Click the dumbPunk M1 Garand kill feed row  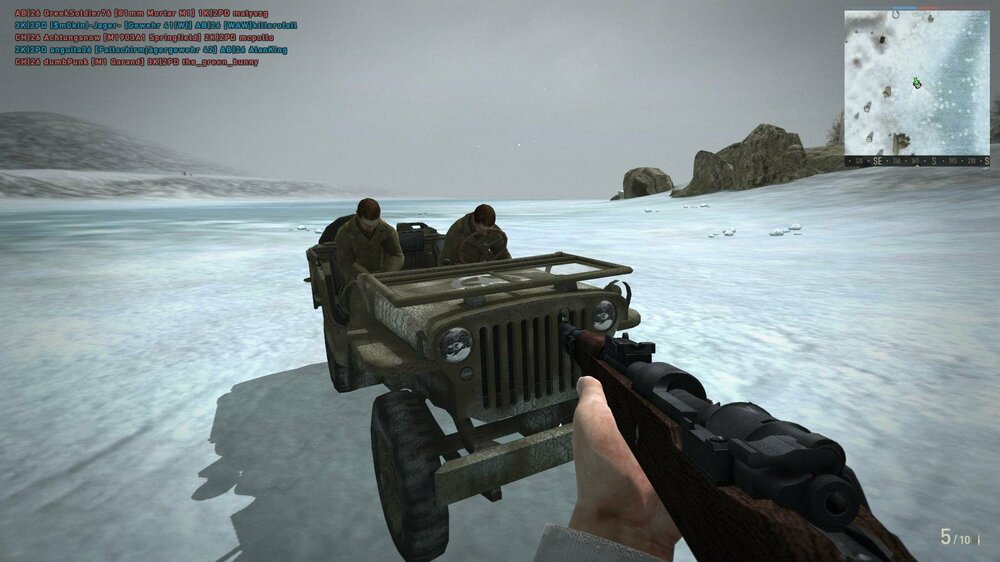coord(136,62)
